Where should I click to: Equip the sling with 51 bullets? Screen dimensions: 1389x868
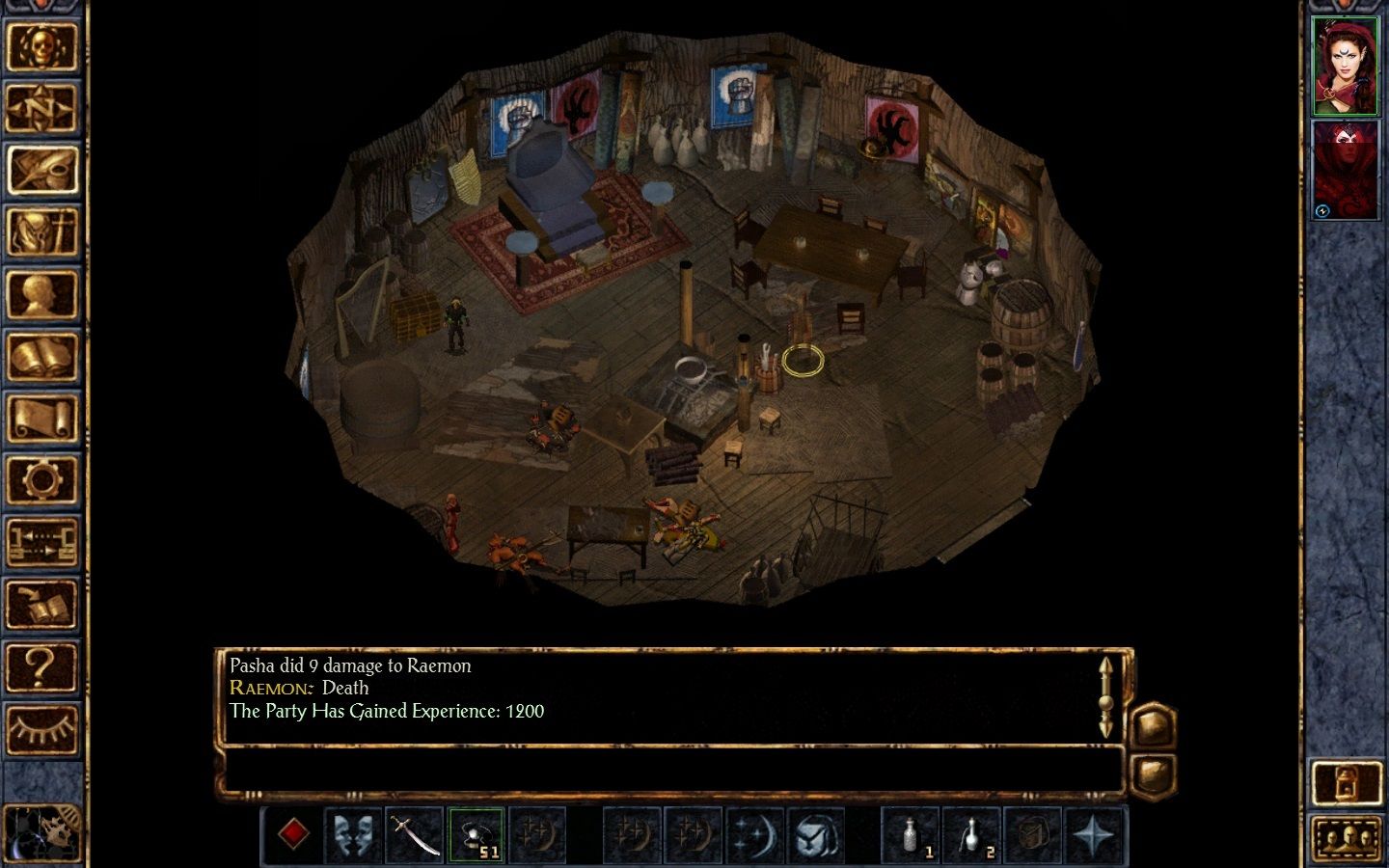point(477,833)
